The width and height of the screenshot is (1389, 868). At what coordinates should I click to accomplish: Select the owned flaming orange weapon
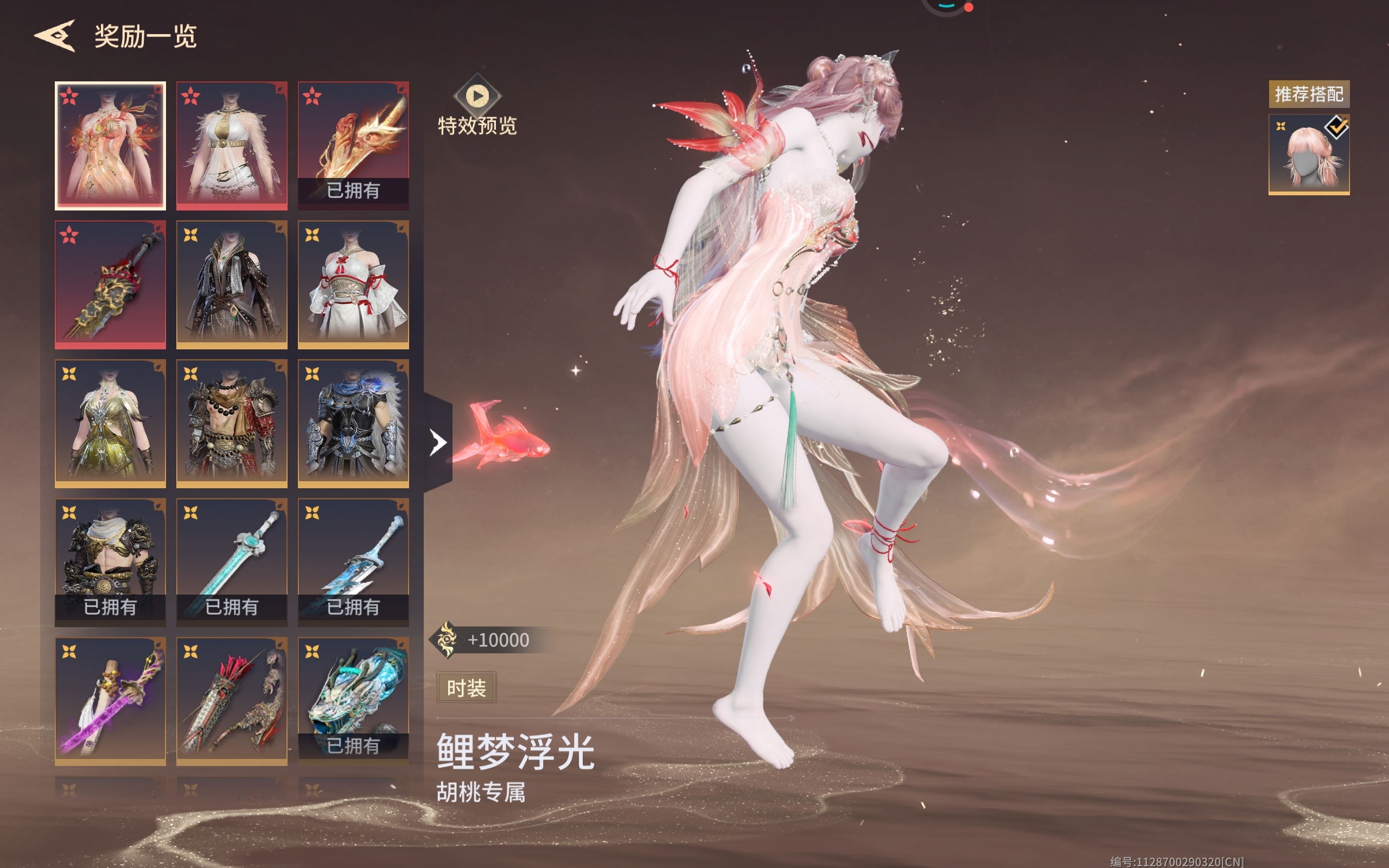pos(353,146)
